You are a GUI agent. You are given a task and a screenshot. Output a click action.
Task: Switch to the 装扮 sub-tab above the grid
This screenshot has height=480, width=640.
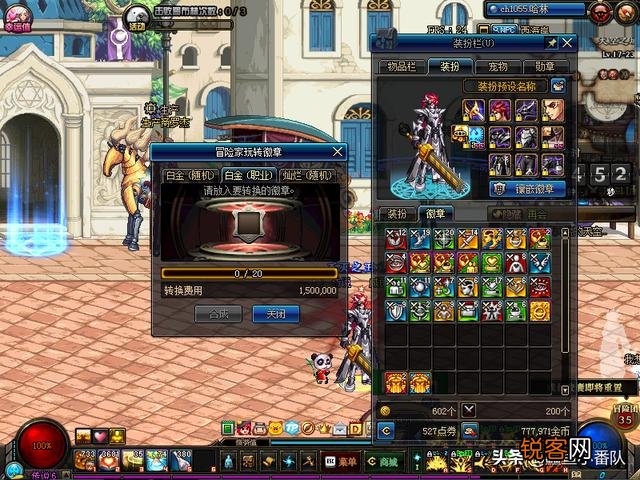pos(397,213)
